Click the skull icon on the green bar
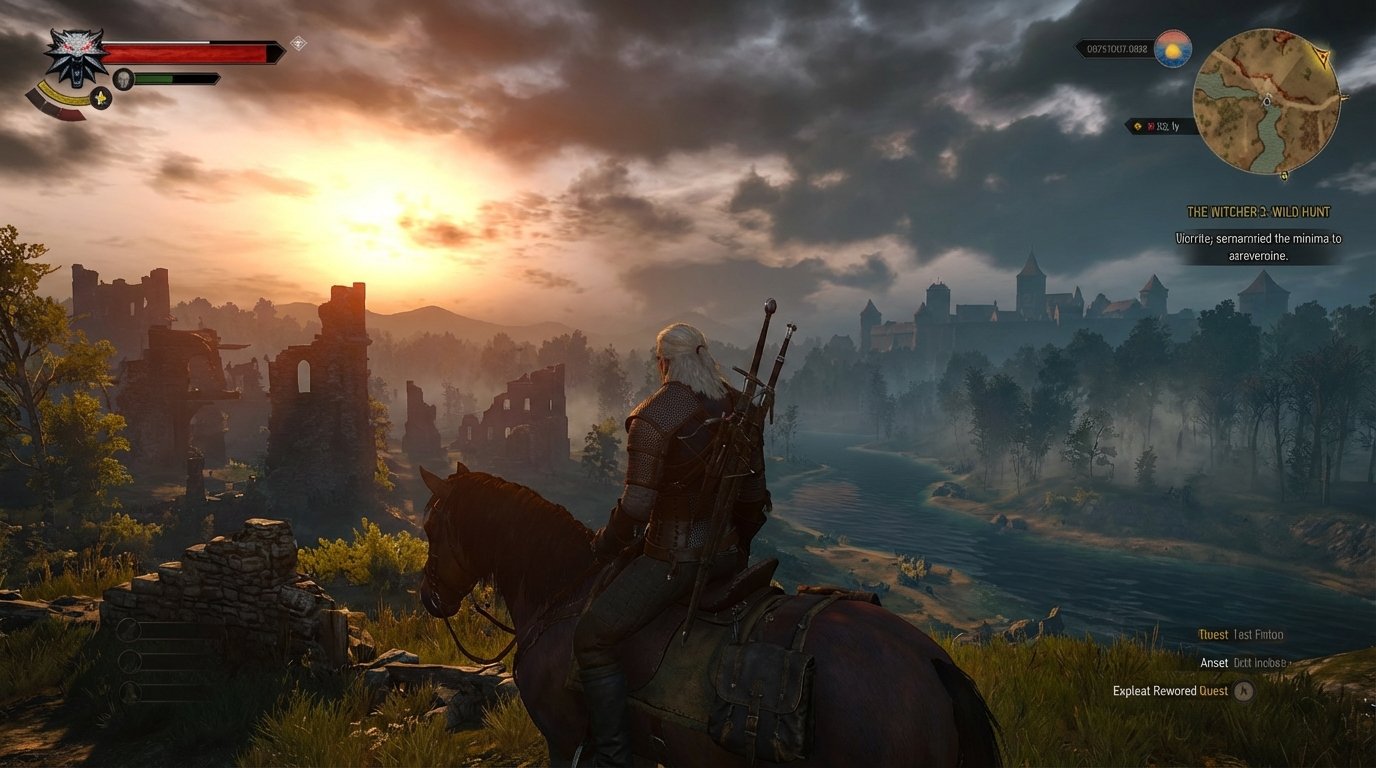Image resolution: width=1376 pixels, height=768 pixels. [x=123, y=78]
